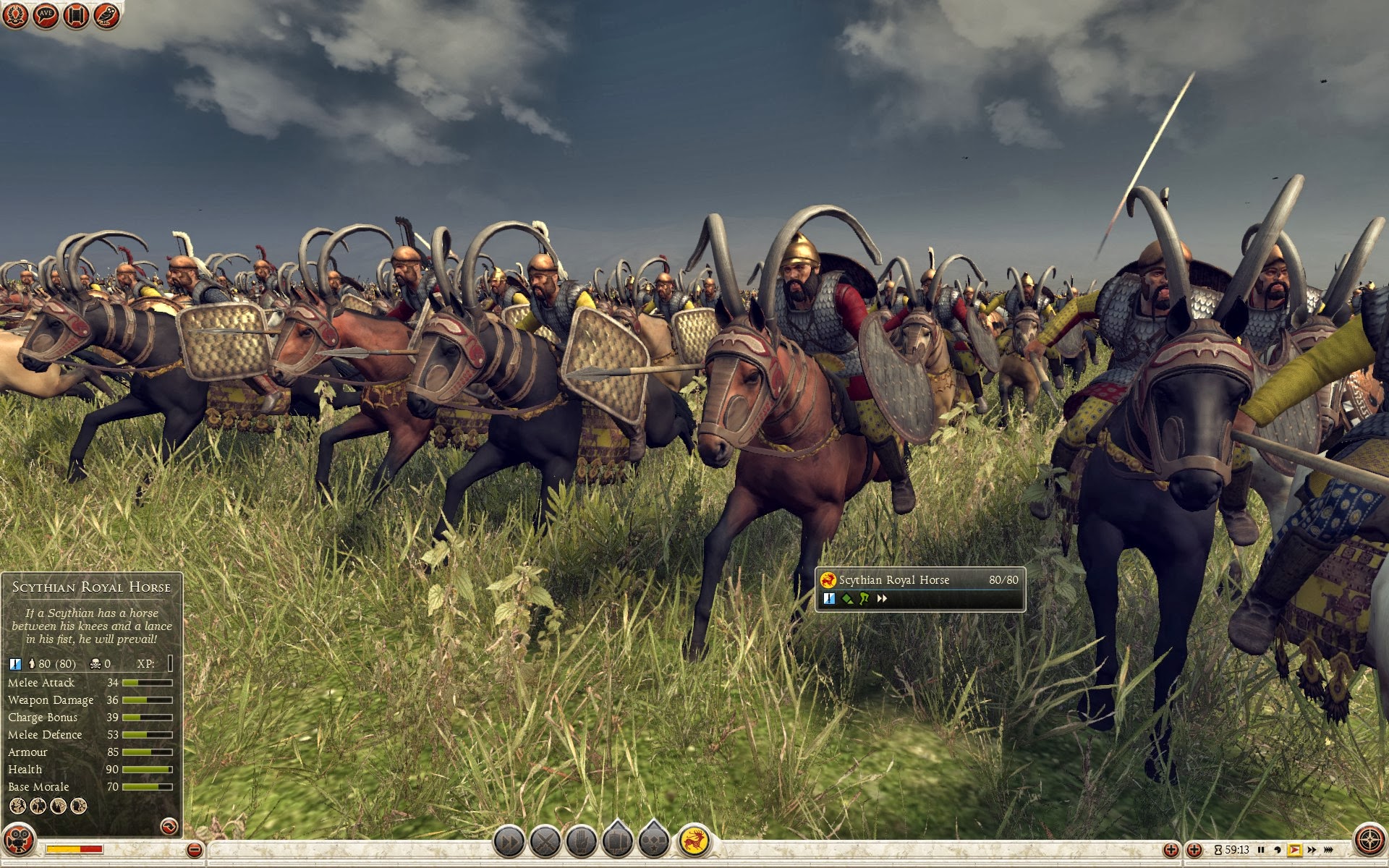Open the owl advisor button
Viewport: 1389px width, 868px height.
tap(106, 15)
